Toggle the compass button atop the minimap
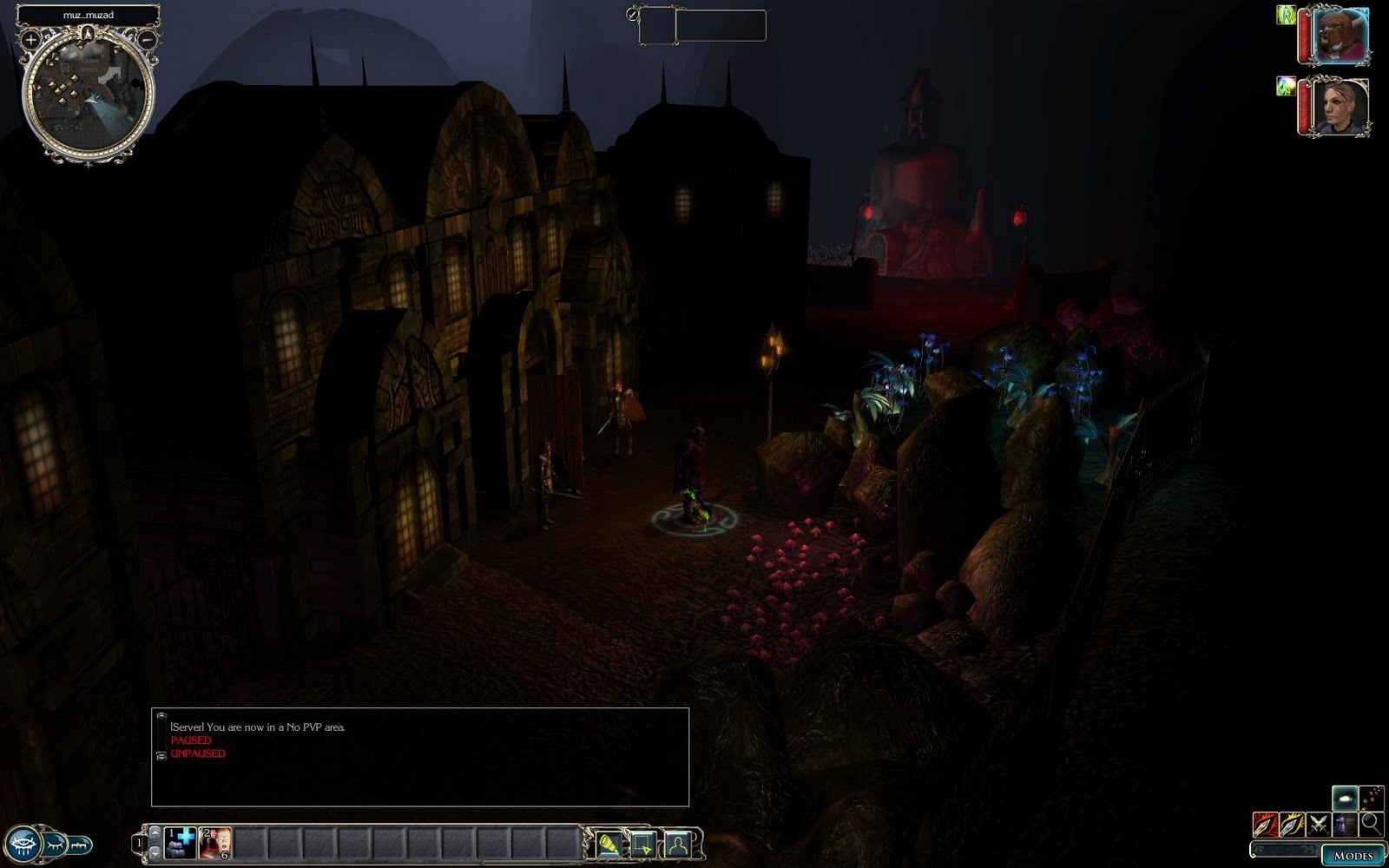The width and height of the screenshot is (1389, 868). [88, 34]
